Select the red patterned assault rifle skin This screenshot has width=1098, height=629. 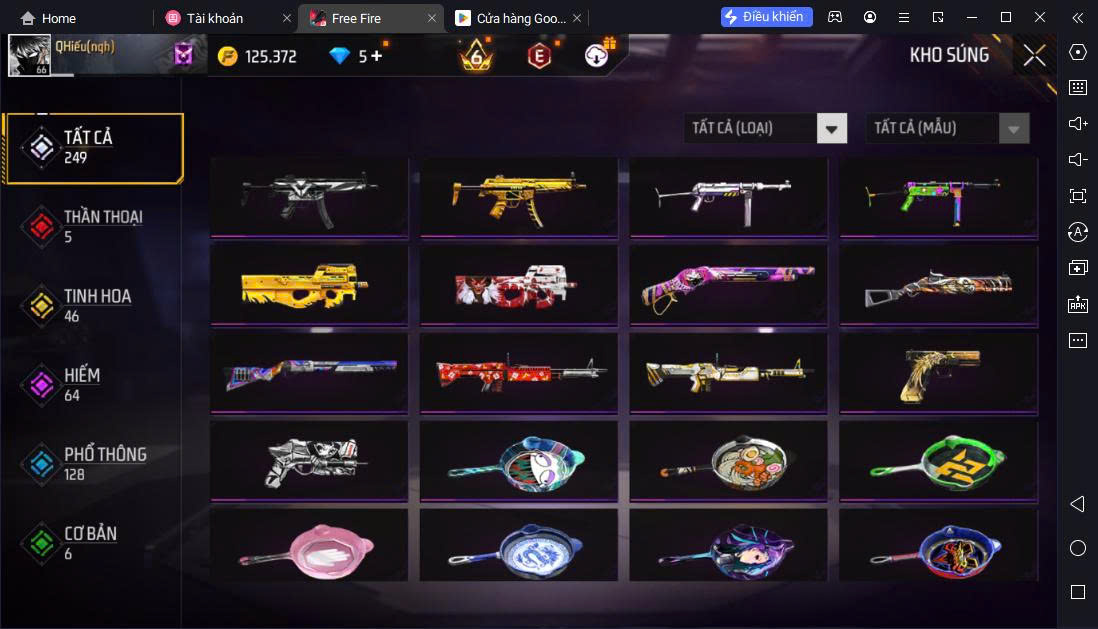click(518, 373)
